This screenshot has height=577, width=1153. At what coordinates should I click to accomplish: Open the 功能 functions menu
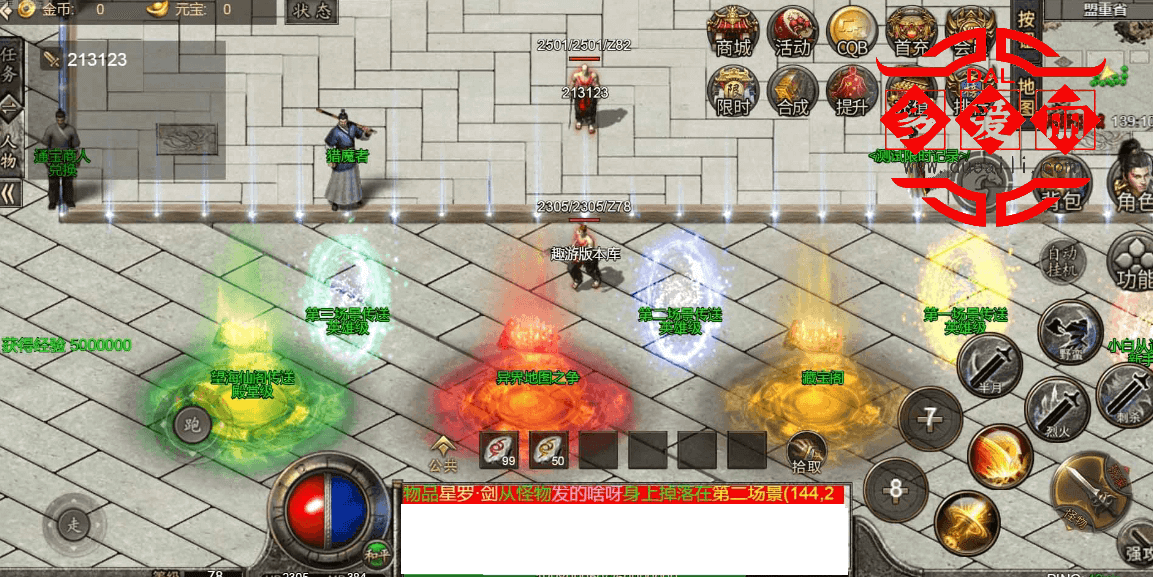point(1134,262)
